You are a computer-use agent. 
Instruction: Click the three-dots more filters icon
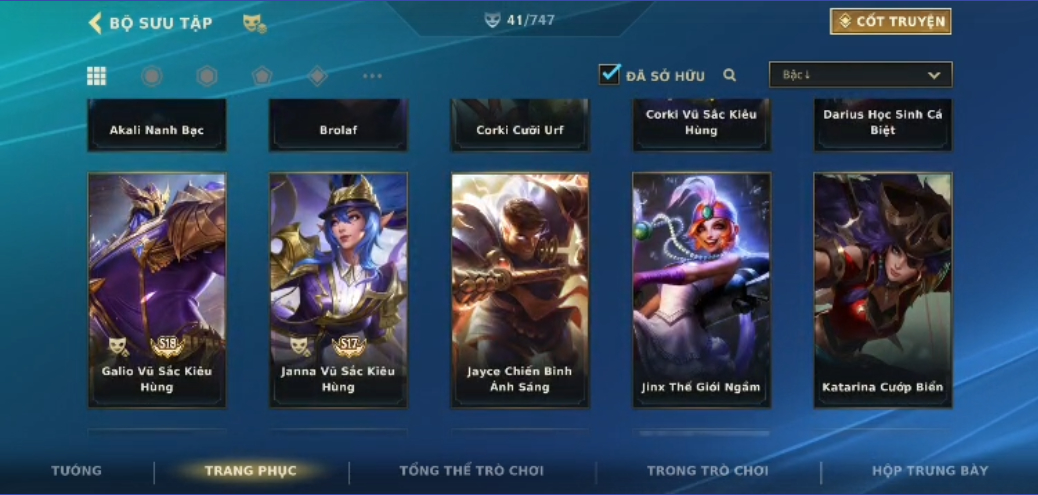pyautogui.click(x=372, y=76)
